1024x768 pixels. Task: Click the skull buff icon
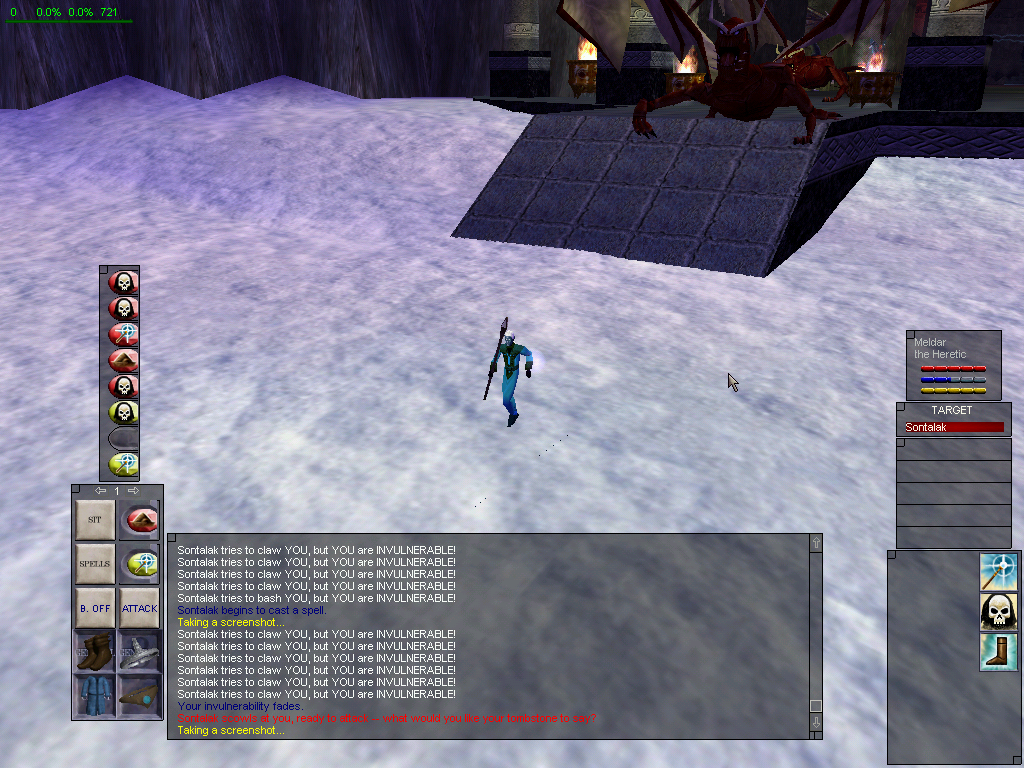999,611
